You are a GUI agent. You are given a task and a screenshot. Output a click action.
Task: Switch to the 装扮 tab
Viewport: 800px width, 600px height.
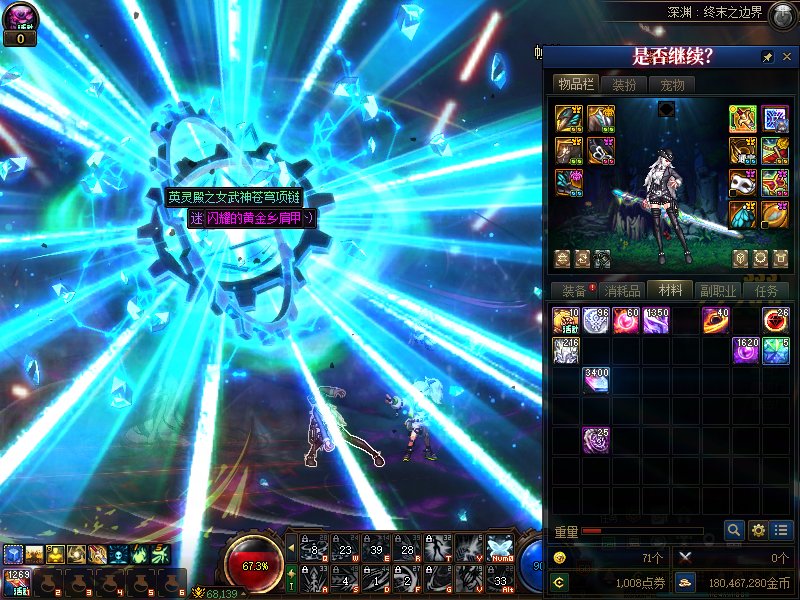tap(624, 85)
